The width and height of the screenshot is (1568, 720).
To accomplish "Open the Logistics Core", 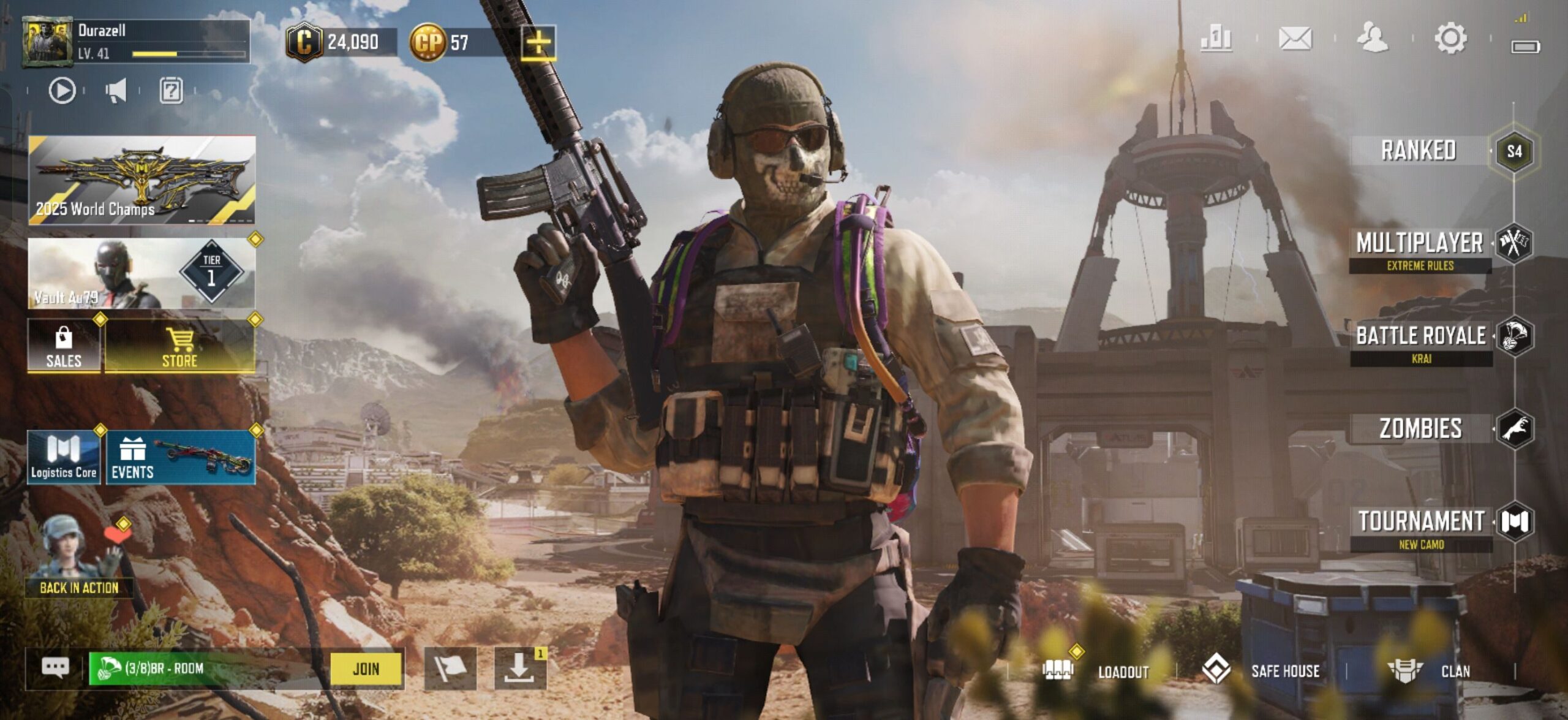I will pos(64,458).
